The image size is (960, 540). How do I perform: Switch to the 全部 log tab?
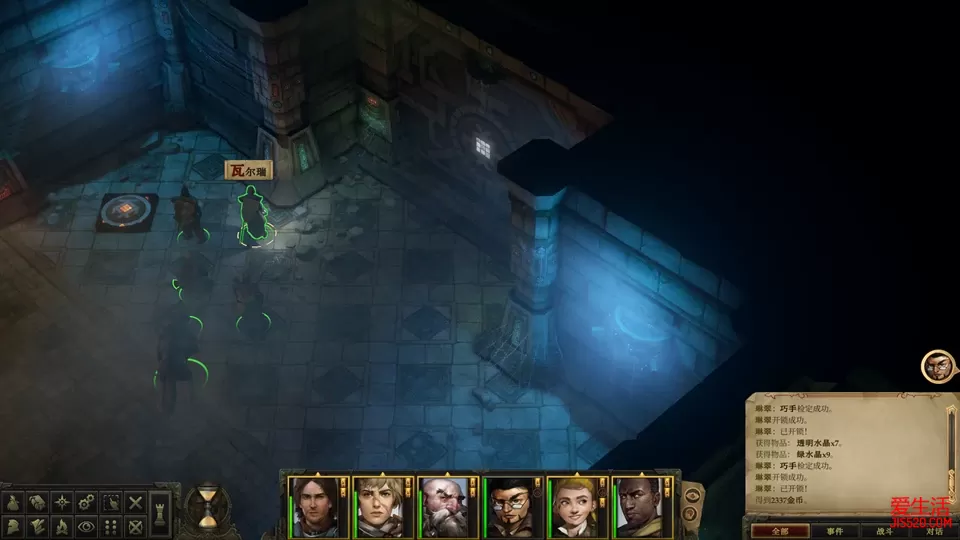pos(780,531)
